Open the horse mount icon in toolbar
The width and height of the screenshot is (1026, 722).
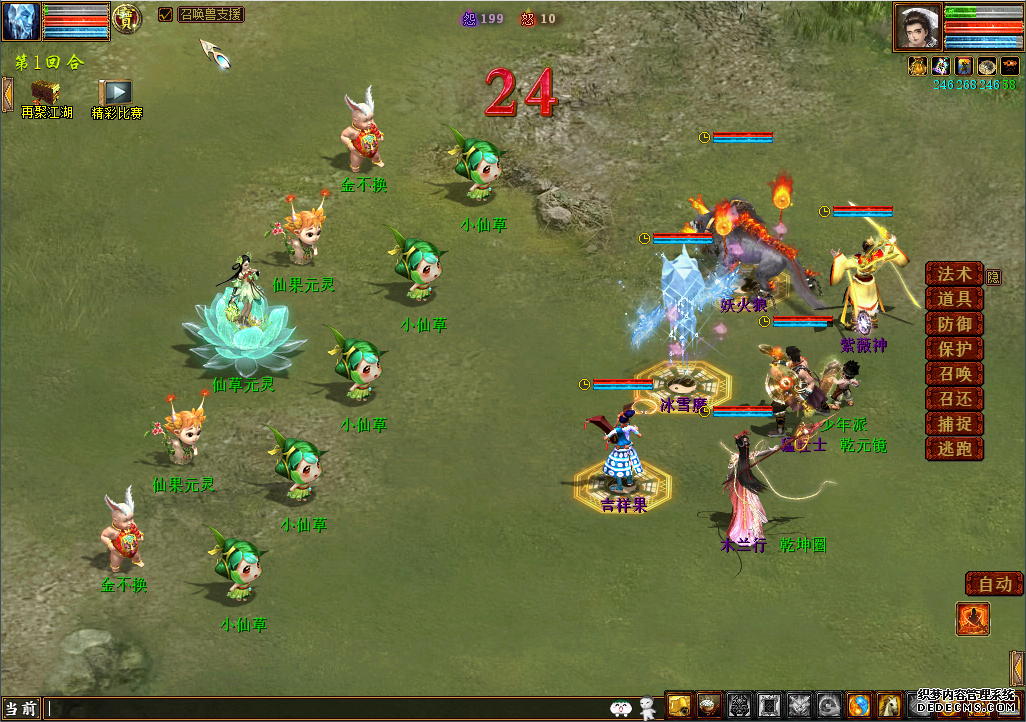(x=890, y=705)
